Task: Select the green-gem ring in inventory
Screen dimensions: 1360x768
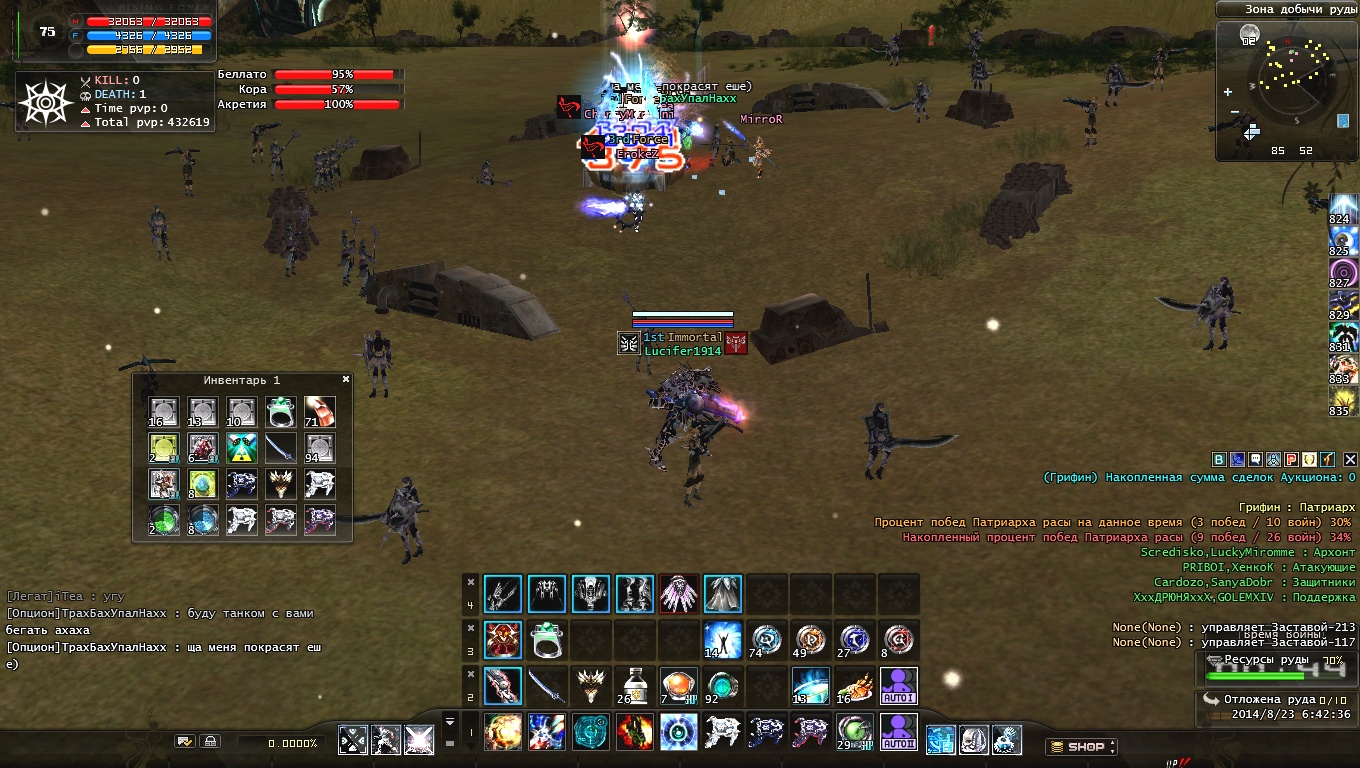Action: (281, 411)
